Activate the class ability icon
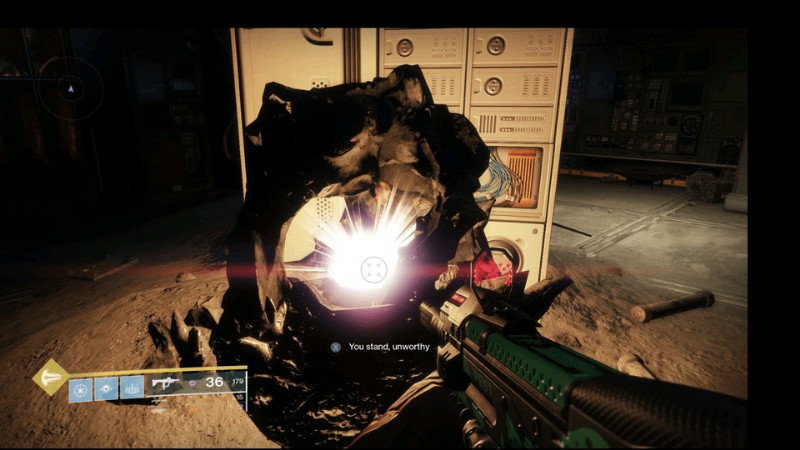This screenshot has height=450, width=800. (131, 388)
